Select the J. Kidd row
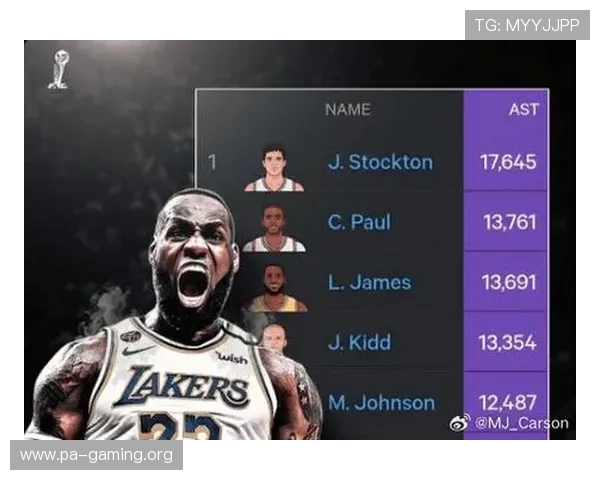 pos(357,342)
